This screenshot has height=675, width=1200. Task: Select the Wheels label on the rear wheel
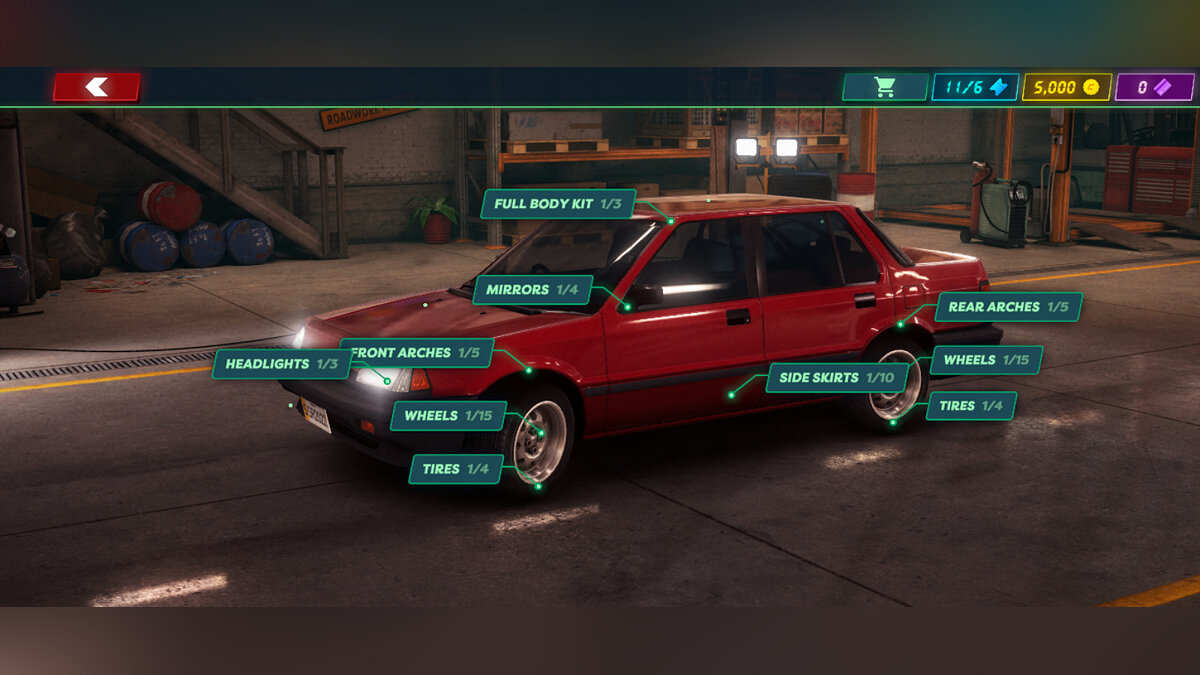point(986,360)
